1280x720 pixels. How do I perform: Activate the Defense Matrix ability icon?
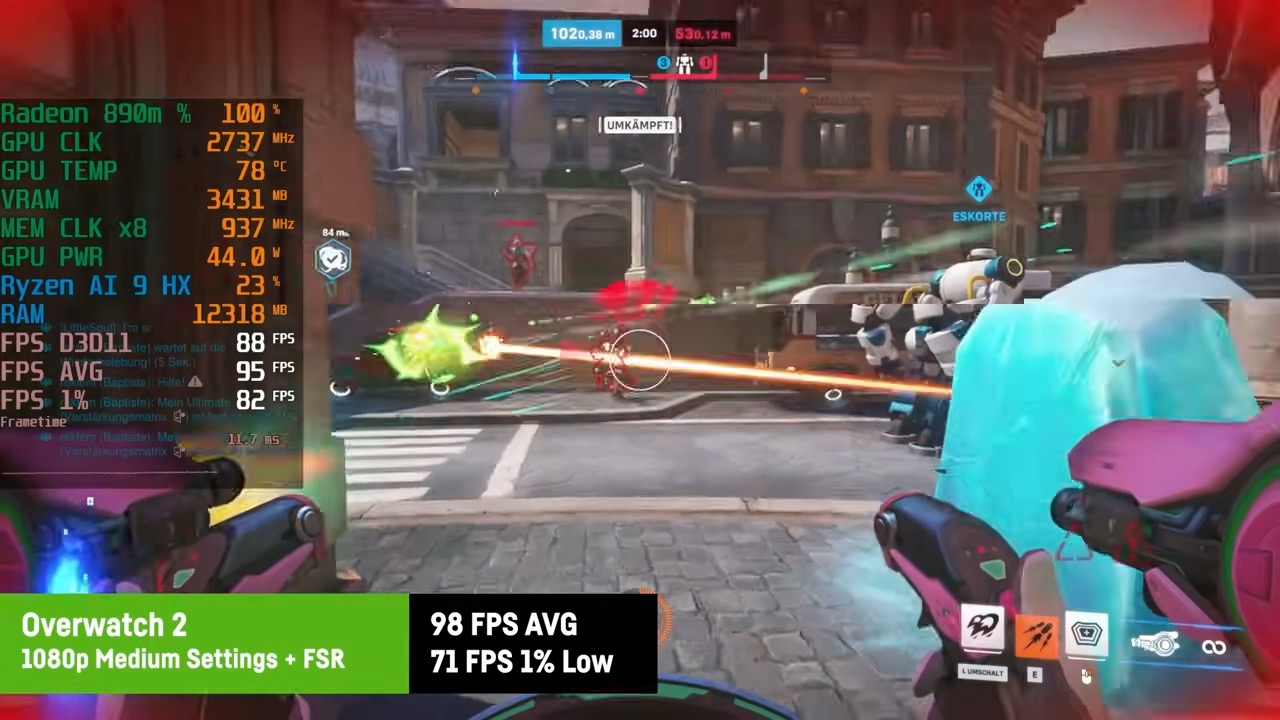tap(1086, 635)
